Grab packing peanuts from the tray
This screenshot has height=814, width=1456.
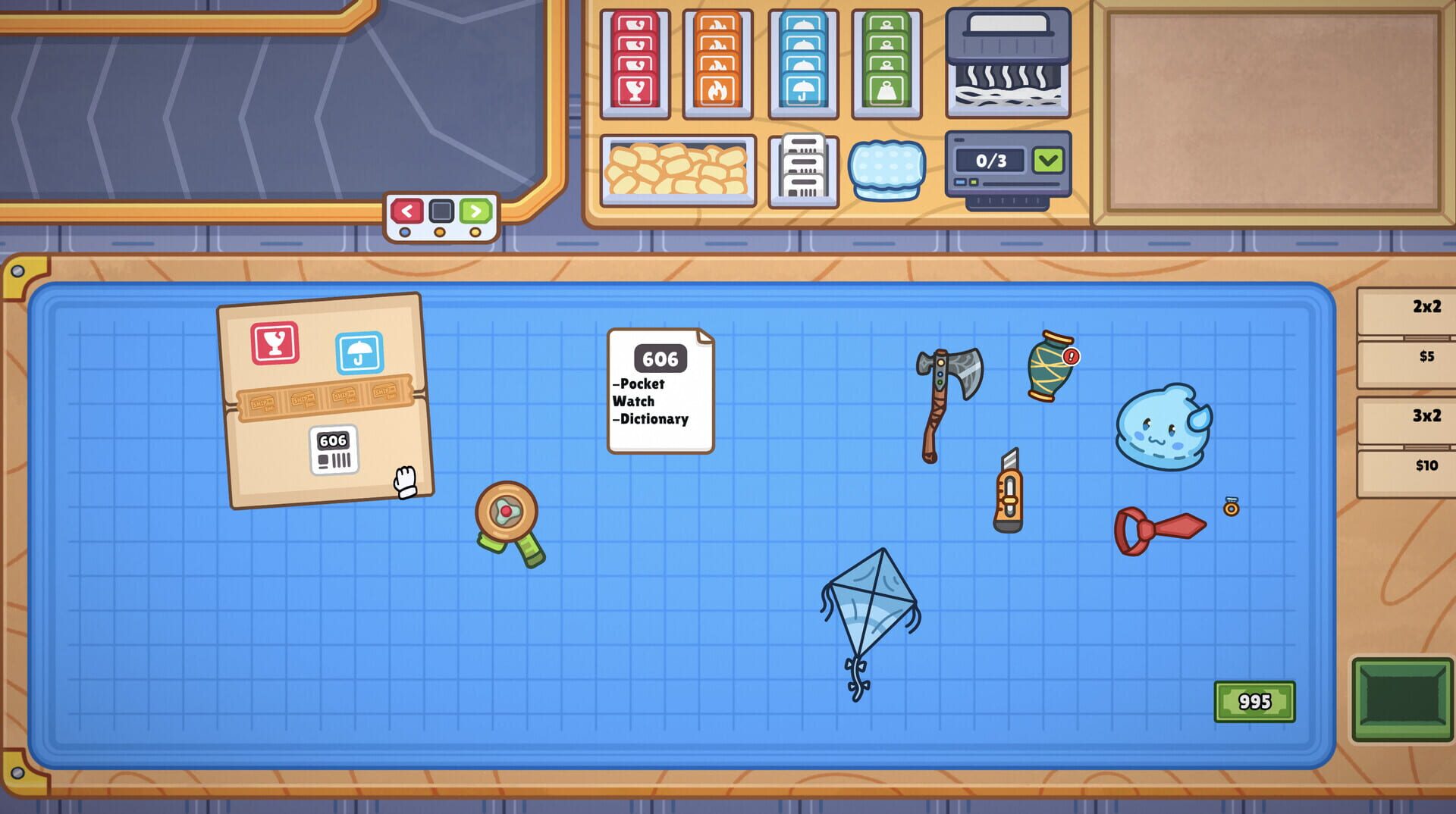click(x=677, y=170)
